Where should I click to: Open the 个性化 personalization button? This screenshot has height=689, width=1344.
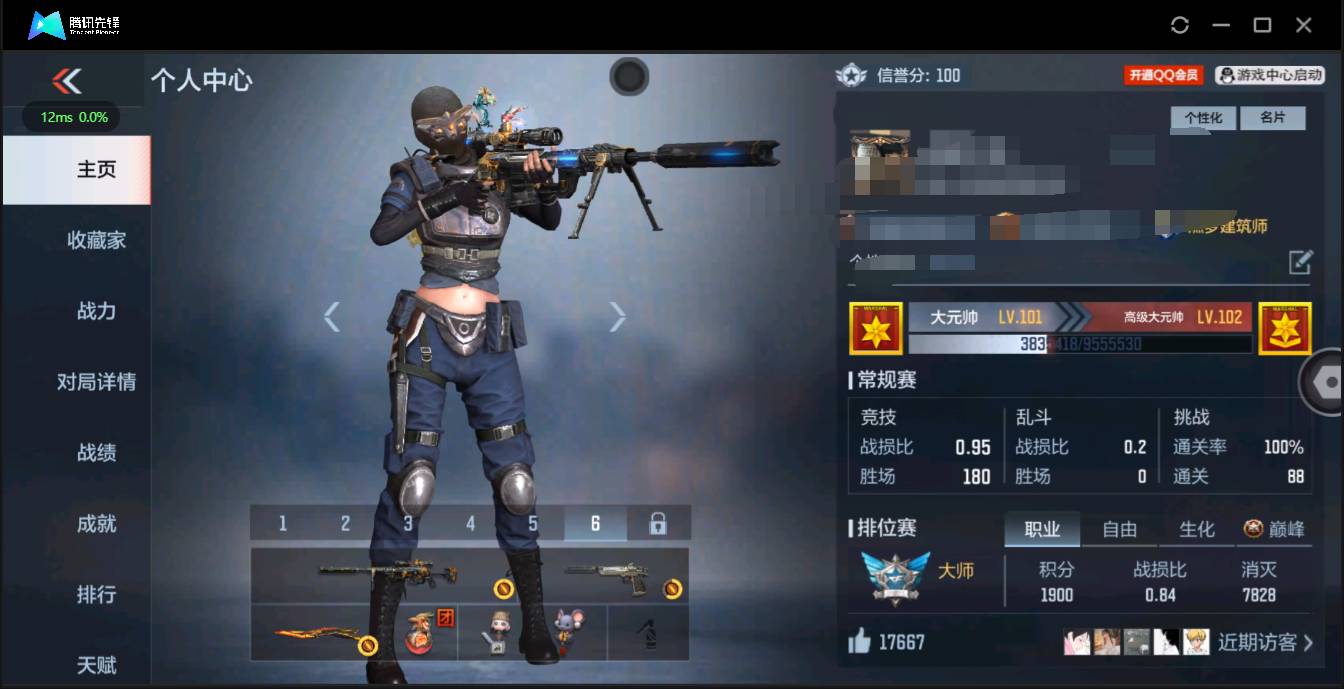[x=1203, y=118]
